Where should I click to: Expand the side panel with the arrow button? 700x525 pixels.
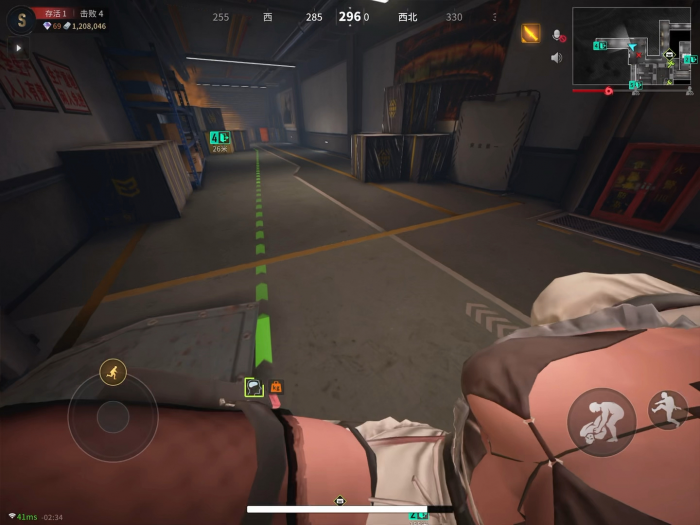coord(18,47)
